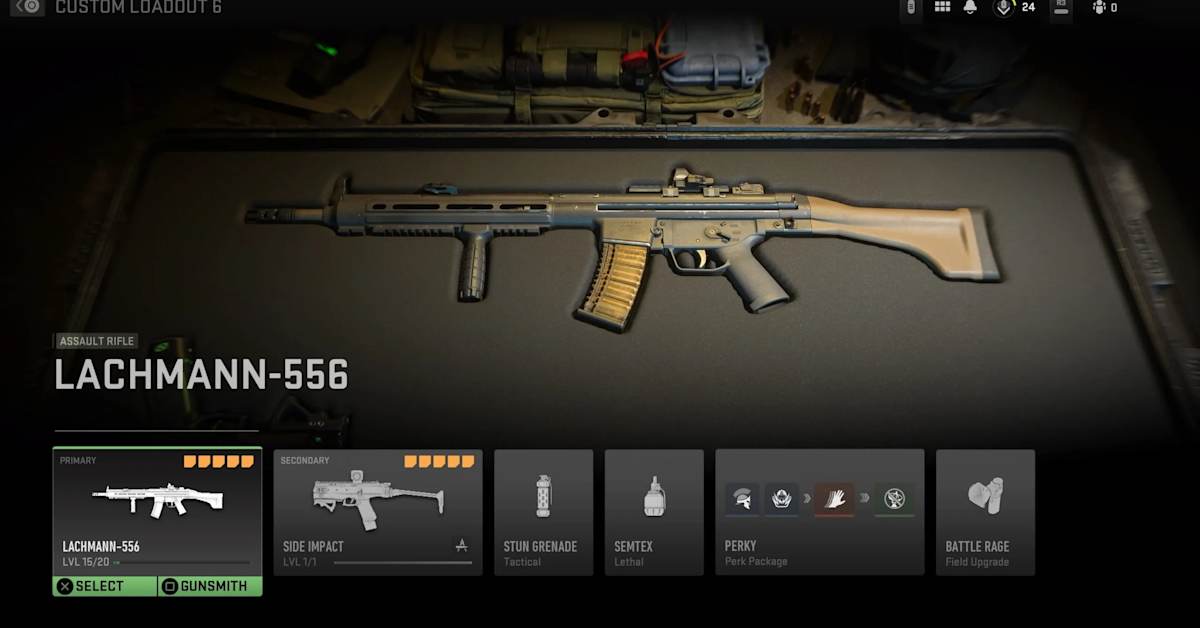Screen dimensions: 1200x628
Task: Select the Battle Rage field upgrade slot
Action: [x=985, y=512]
